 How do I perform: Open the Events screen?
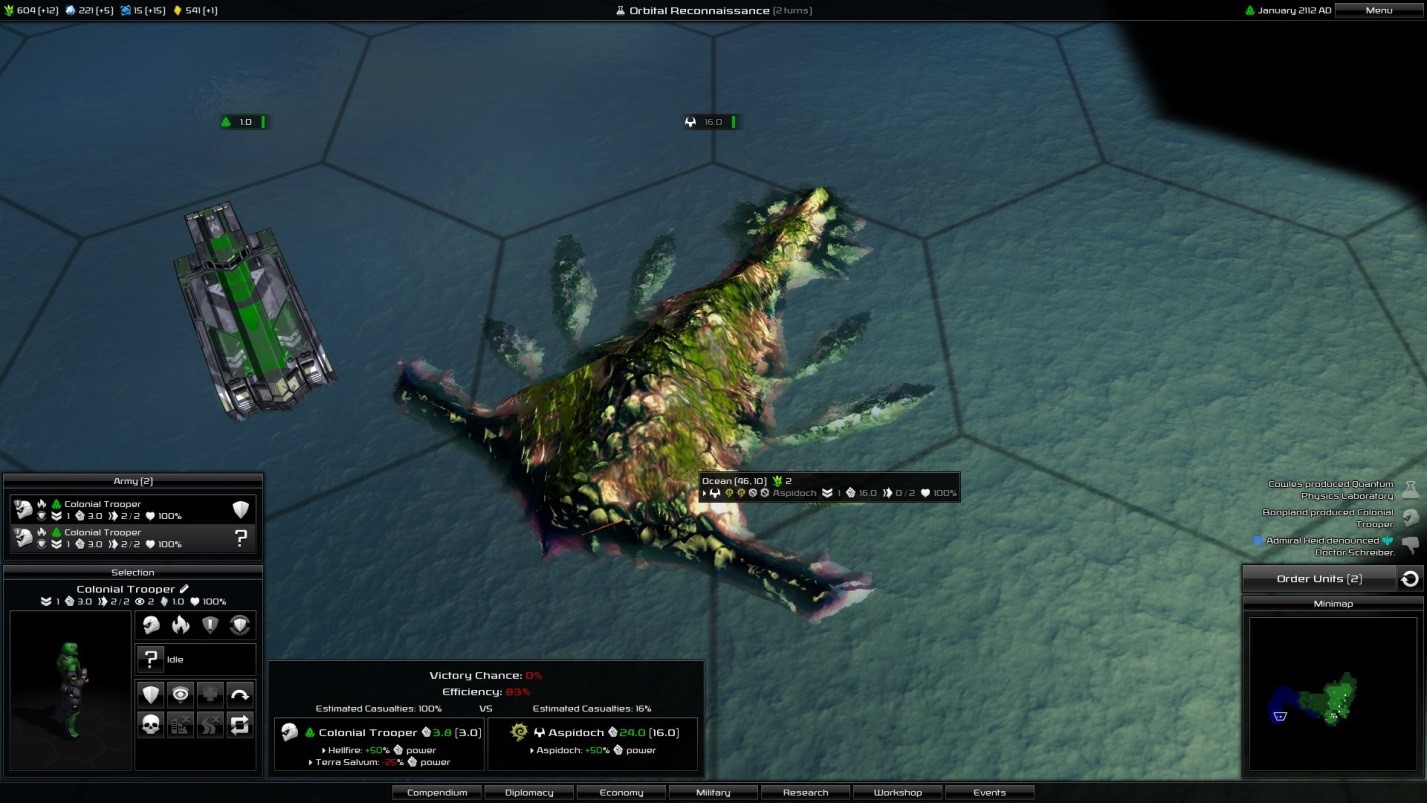989,792
